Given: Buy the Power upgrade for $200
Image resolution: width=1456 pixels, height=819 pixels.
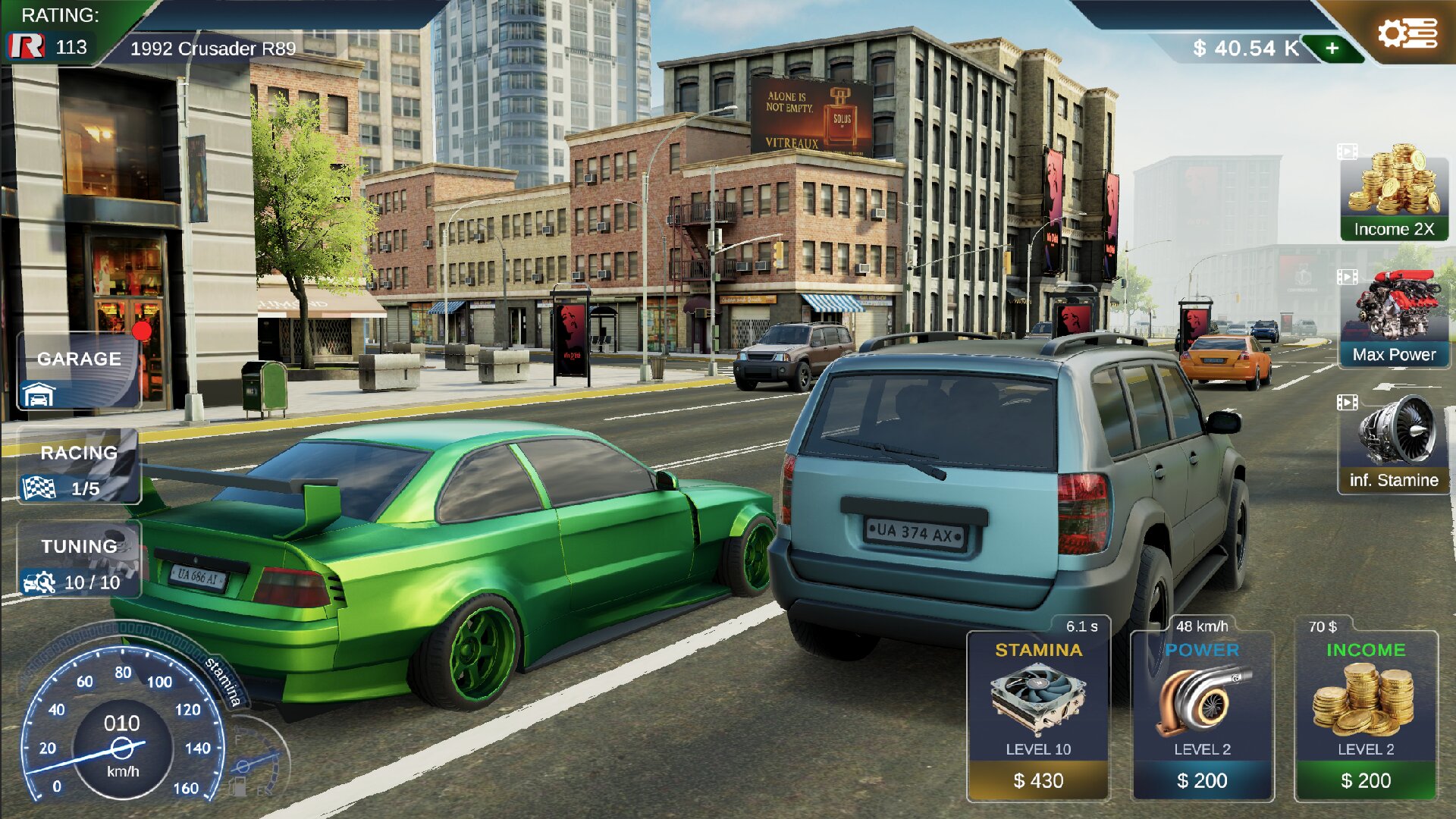Looking at the screenshot, I should [1202, 780].
